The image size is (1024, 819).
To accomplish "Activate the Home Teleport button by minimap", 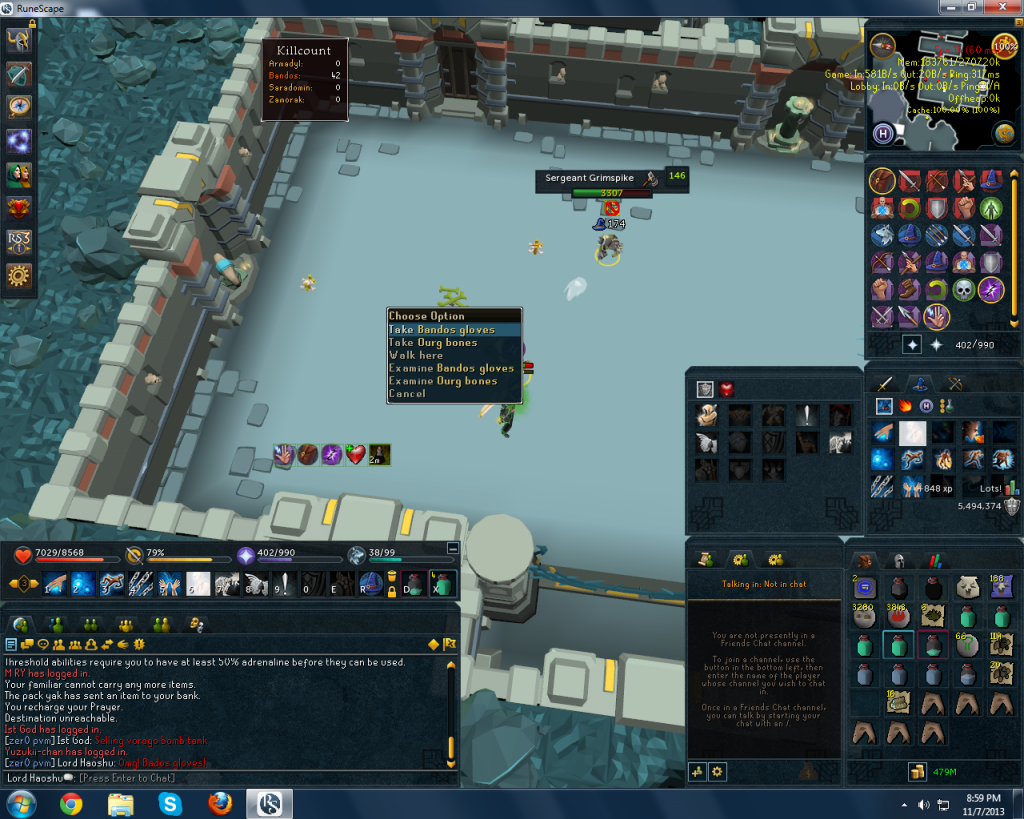I will 883,133.
